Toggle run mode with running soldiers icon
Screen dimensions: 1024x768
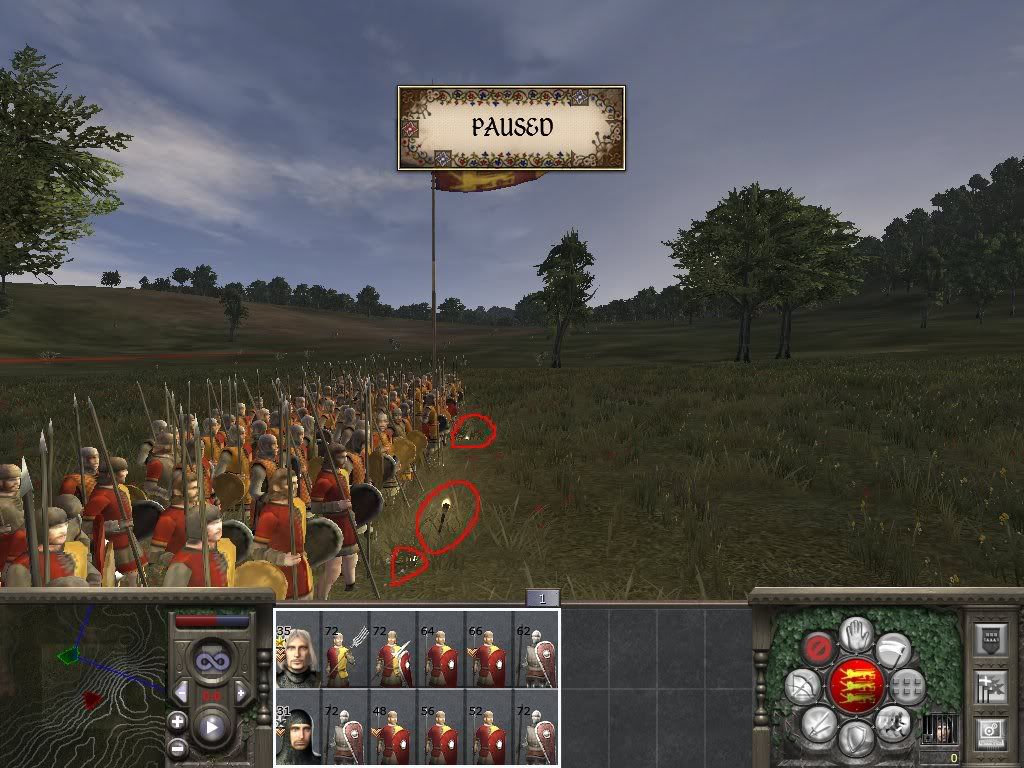coord(893,722)
